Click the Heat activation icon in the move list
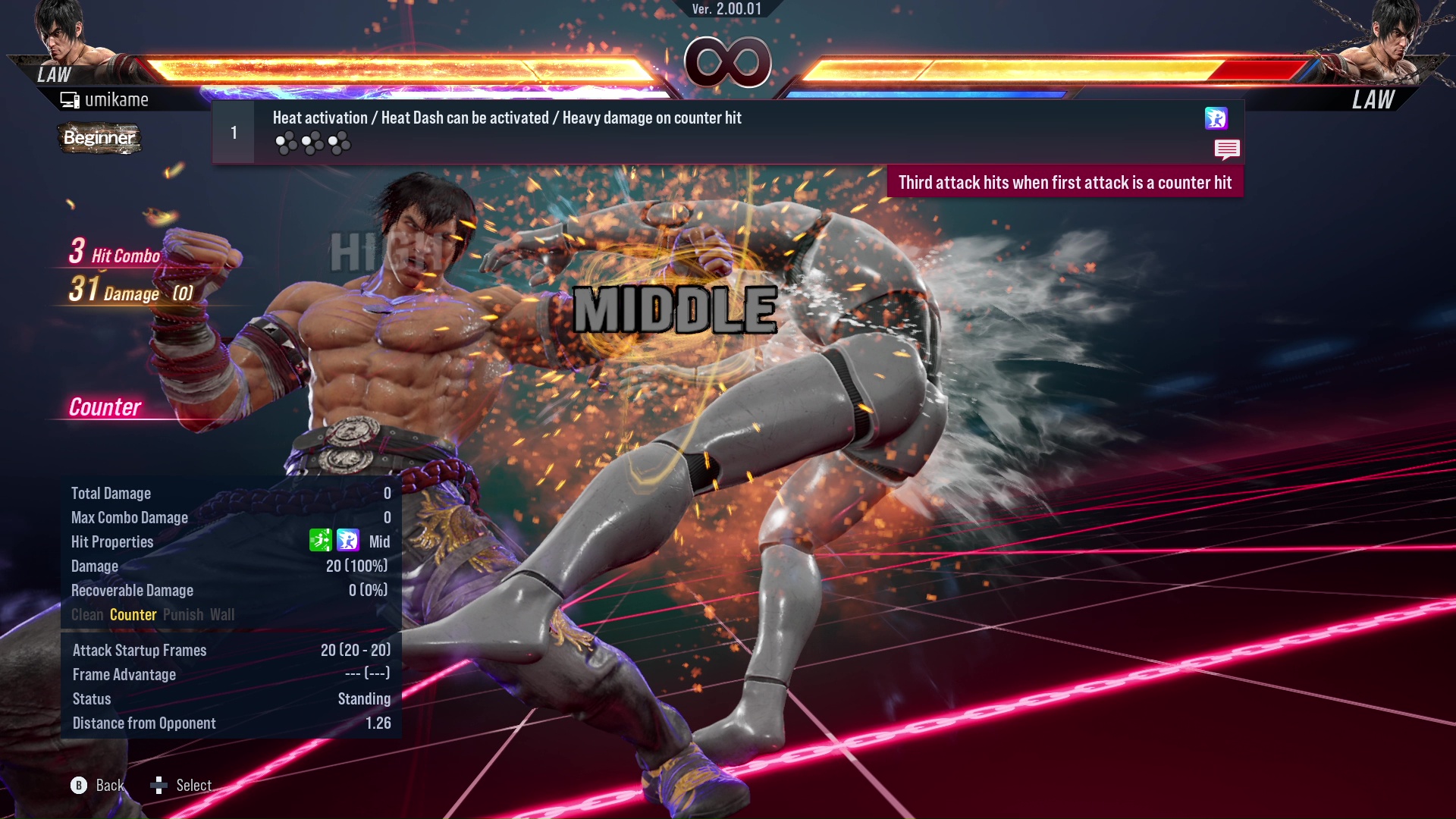This screenshot has height=819, width=1456. 1218,120
